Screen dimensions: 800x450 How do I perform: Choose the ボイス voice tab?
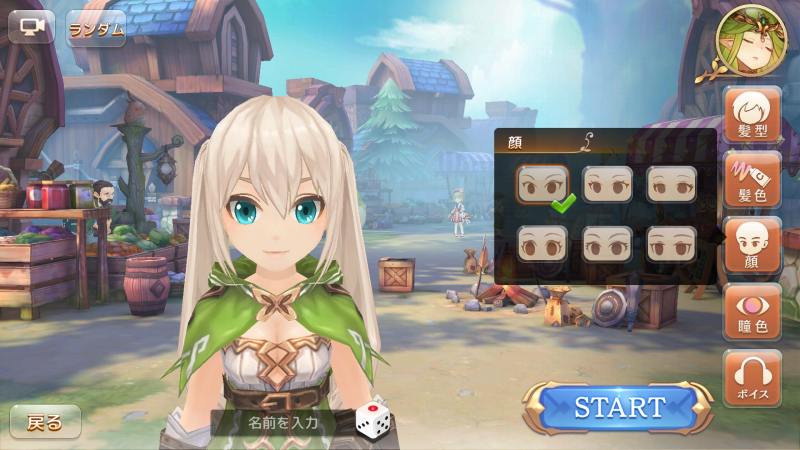pyautogui.click(x=752, y=377)
